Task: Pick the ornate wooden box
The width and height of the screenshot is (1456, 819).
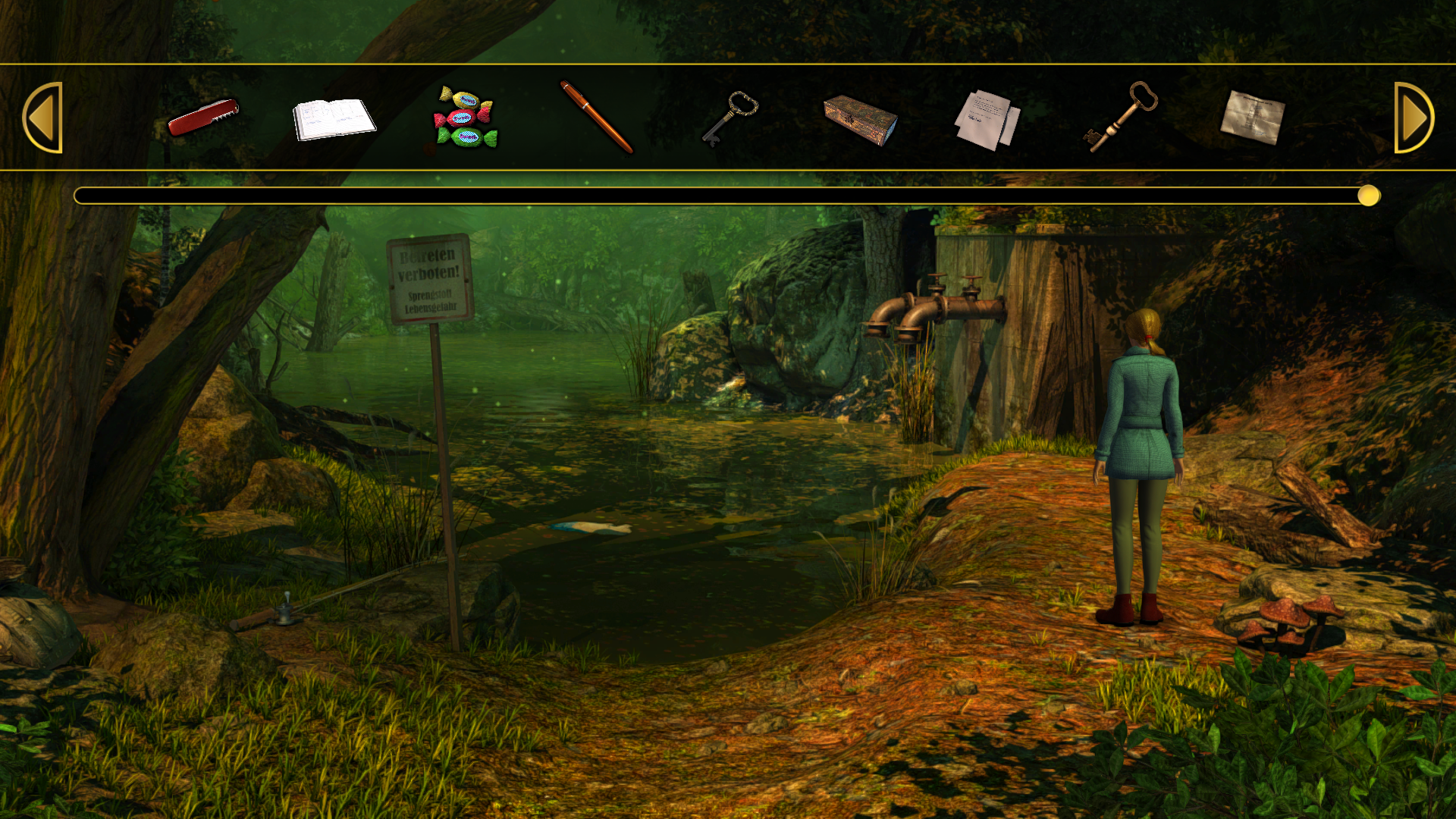Action: (x=860, y=120)
